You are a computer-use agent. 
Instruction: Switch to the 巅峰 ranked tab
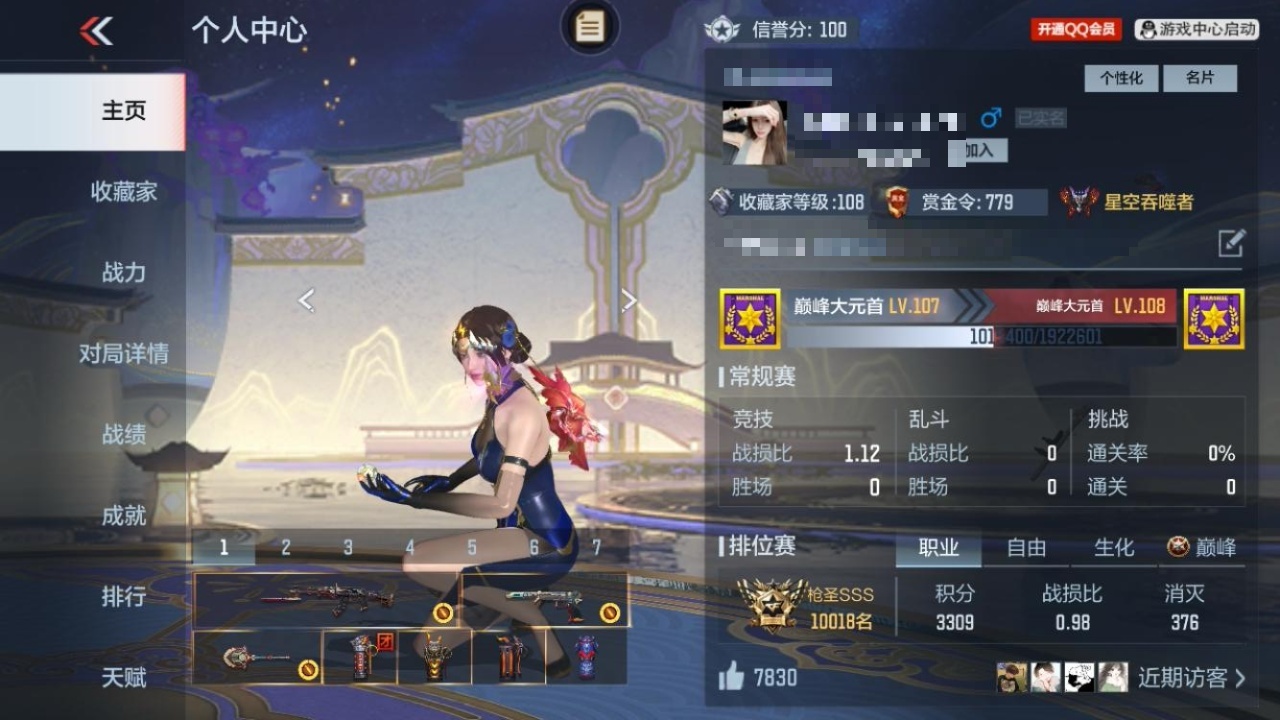point(1203,548)
